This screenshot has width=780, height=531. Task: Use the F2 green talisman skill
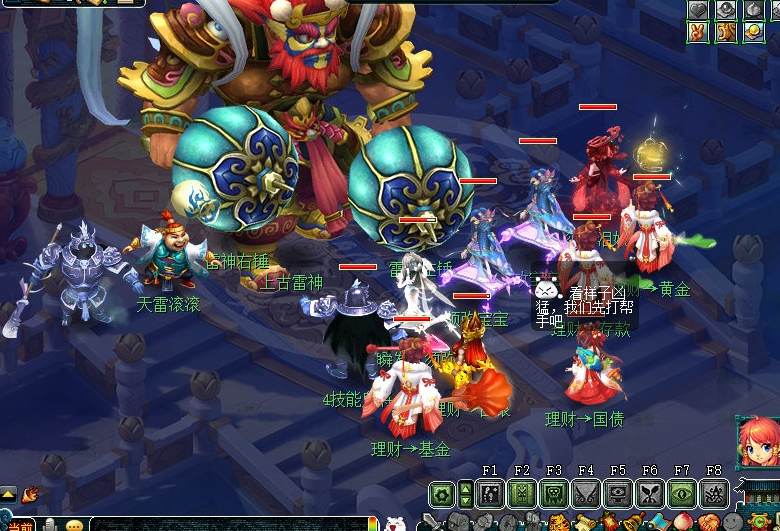tap(522, 494)
